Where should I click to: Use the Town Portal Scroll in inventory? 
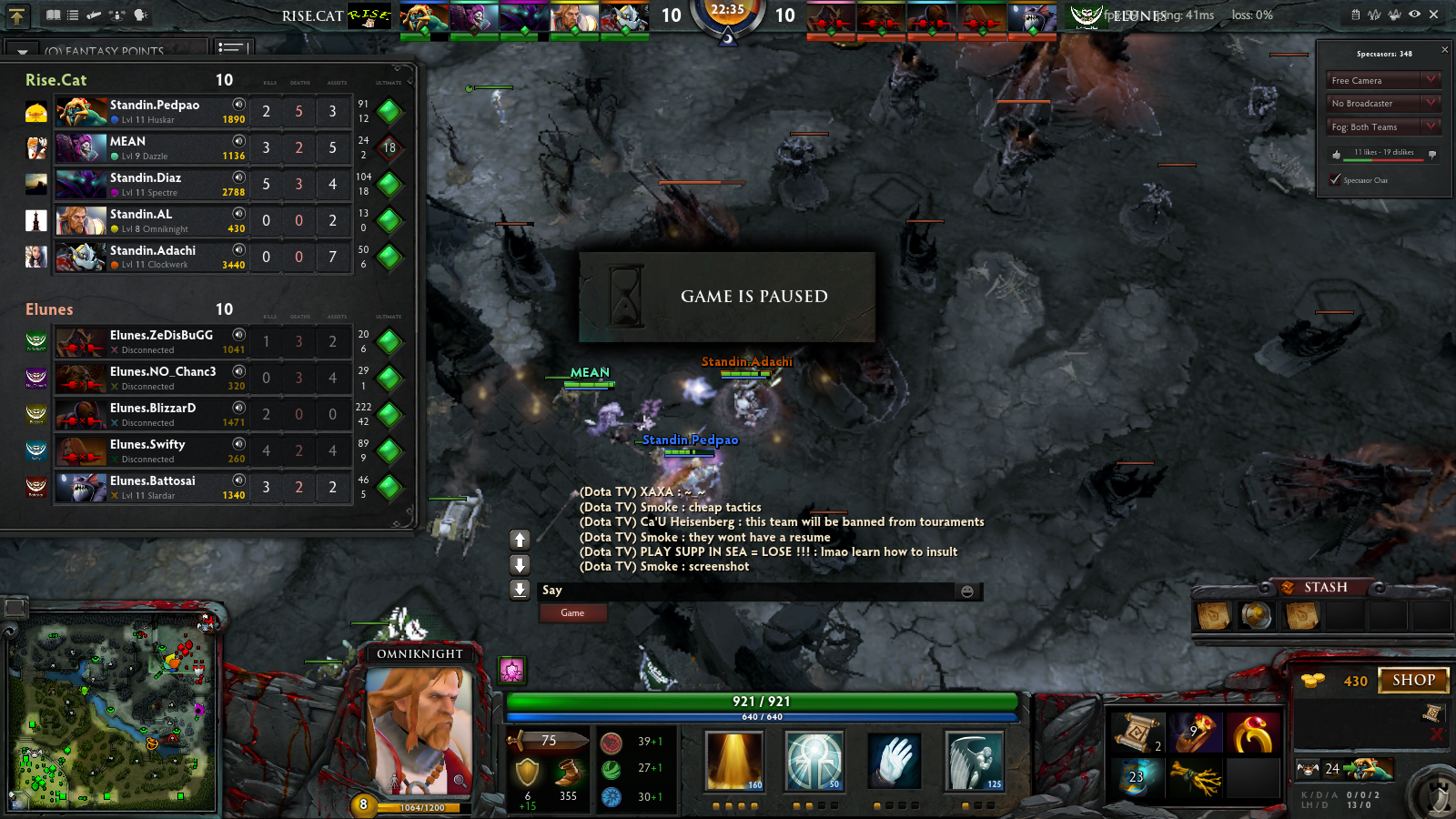[x=1137, y=732]
